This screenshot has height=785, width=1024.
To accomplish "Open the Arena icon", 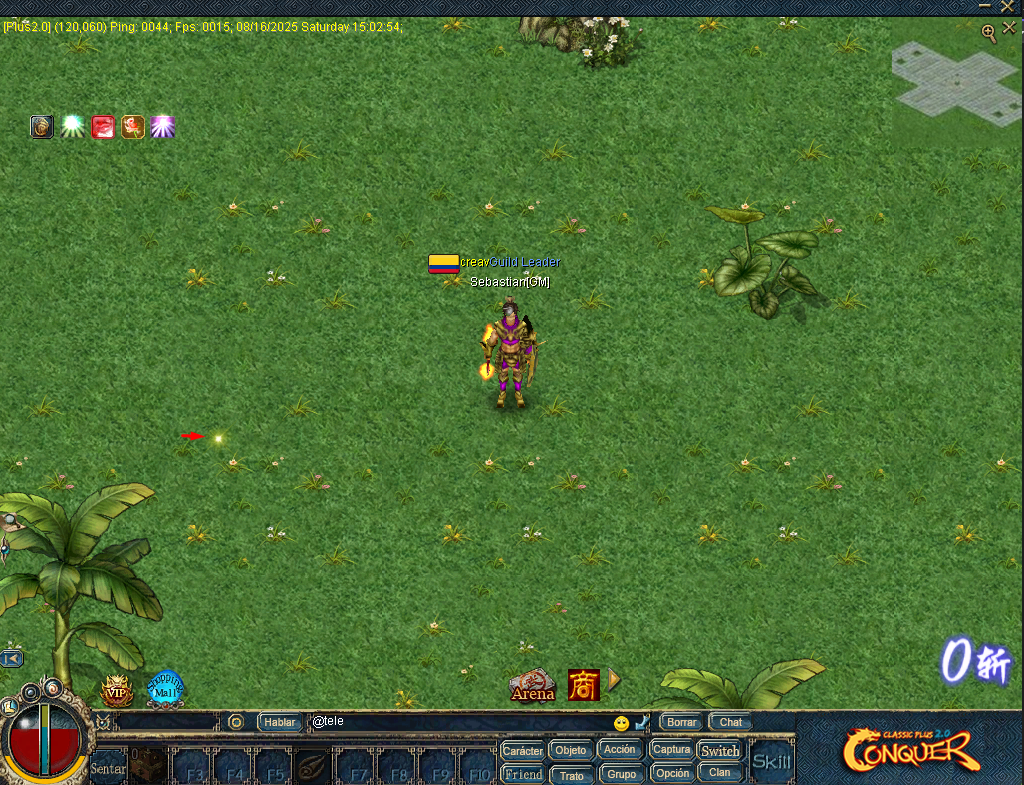I will coord(532,686).
